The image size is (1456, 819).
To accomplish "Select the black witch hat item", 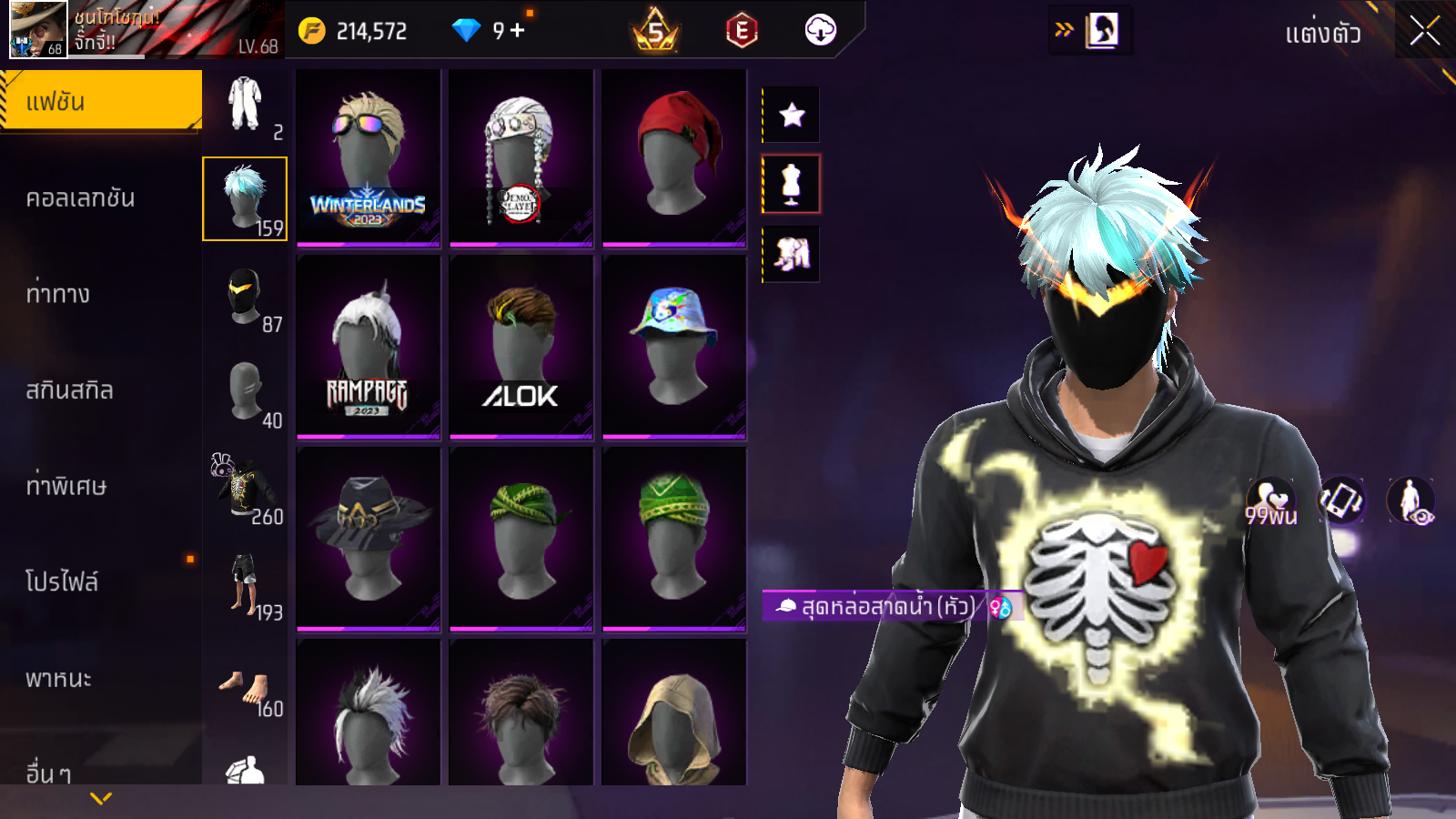I will [369, 537].
